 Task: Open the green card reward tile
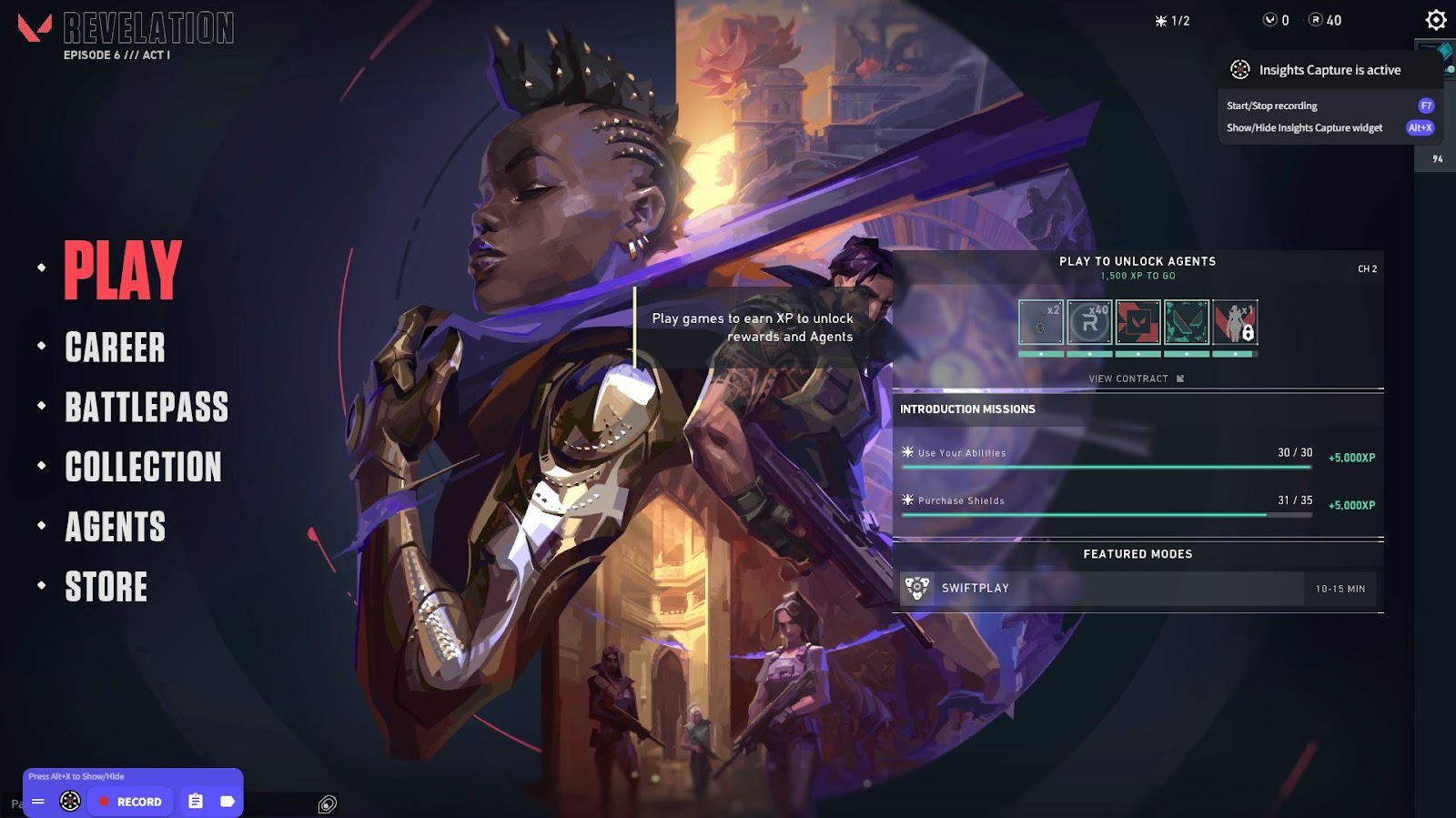pos(1187,322)
